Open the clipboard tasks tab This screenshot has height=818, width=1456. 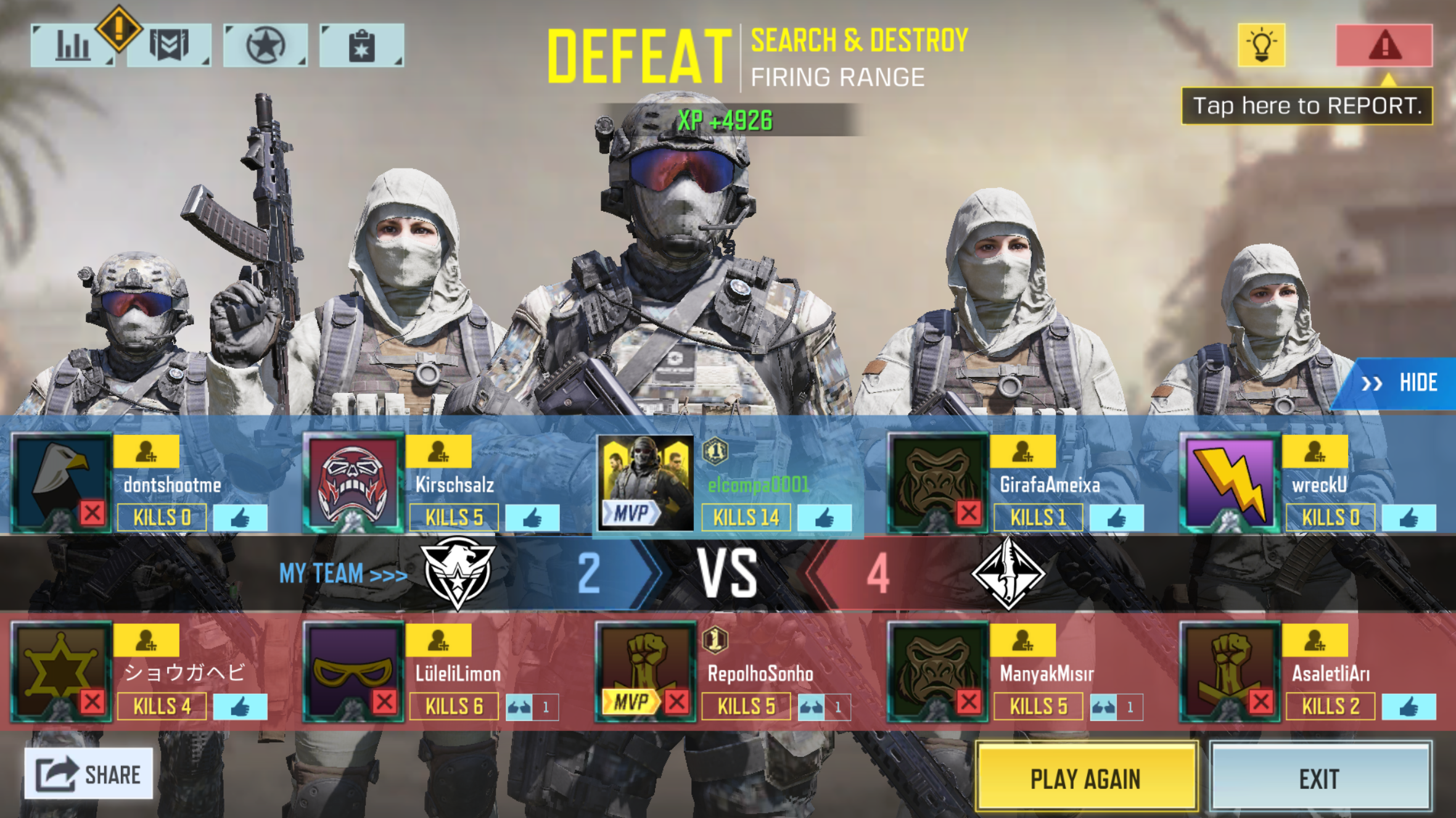point(362,45)
